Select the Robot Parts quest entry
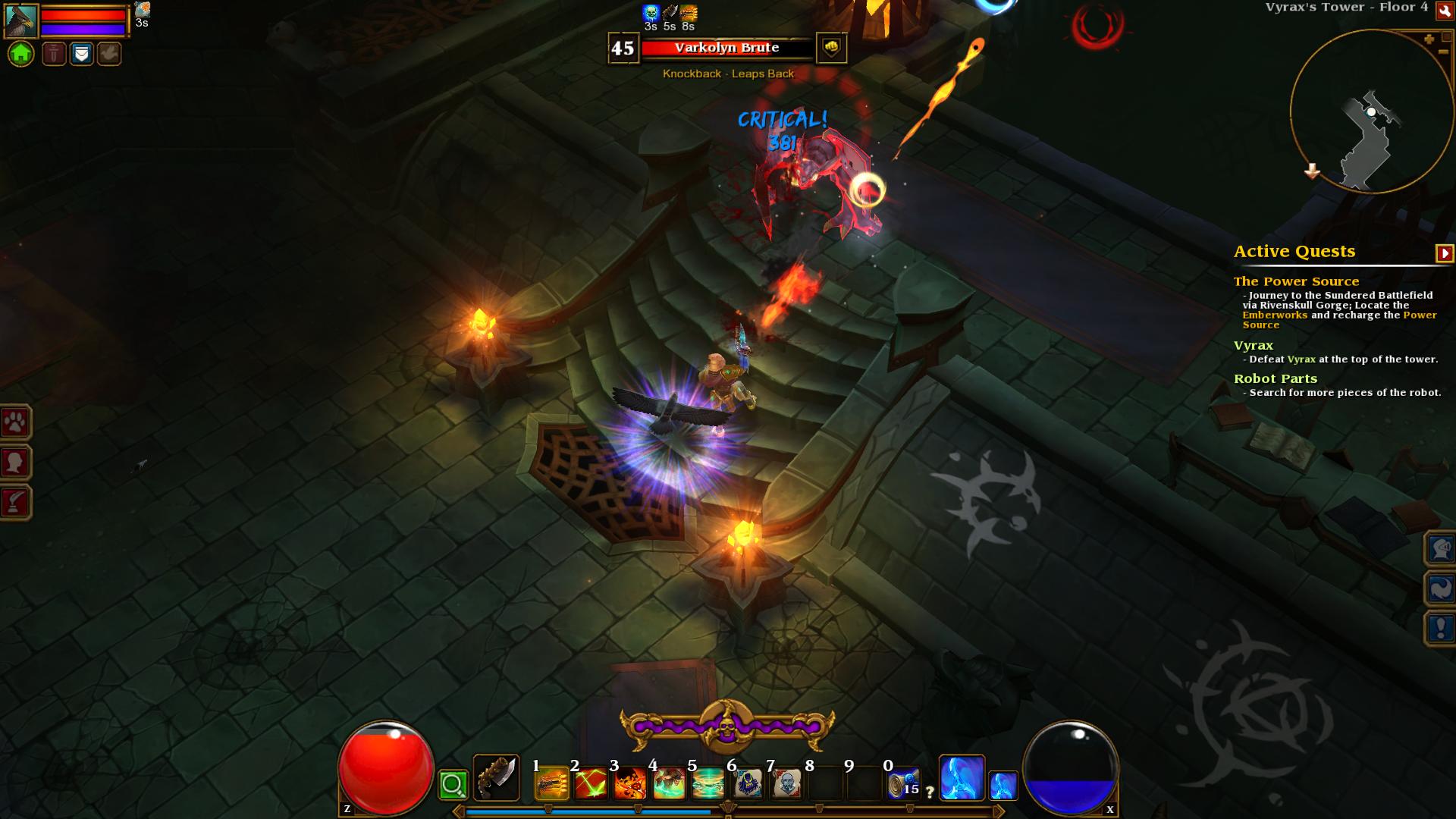This screenshot has width=1456, height=819. click(1275, 378)
